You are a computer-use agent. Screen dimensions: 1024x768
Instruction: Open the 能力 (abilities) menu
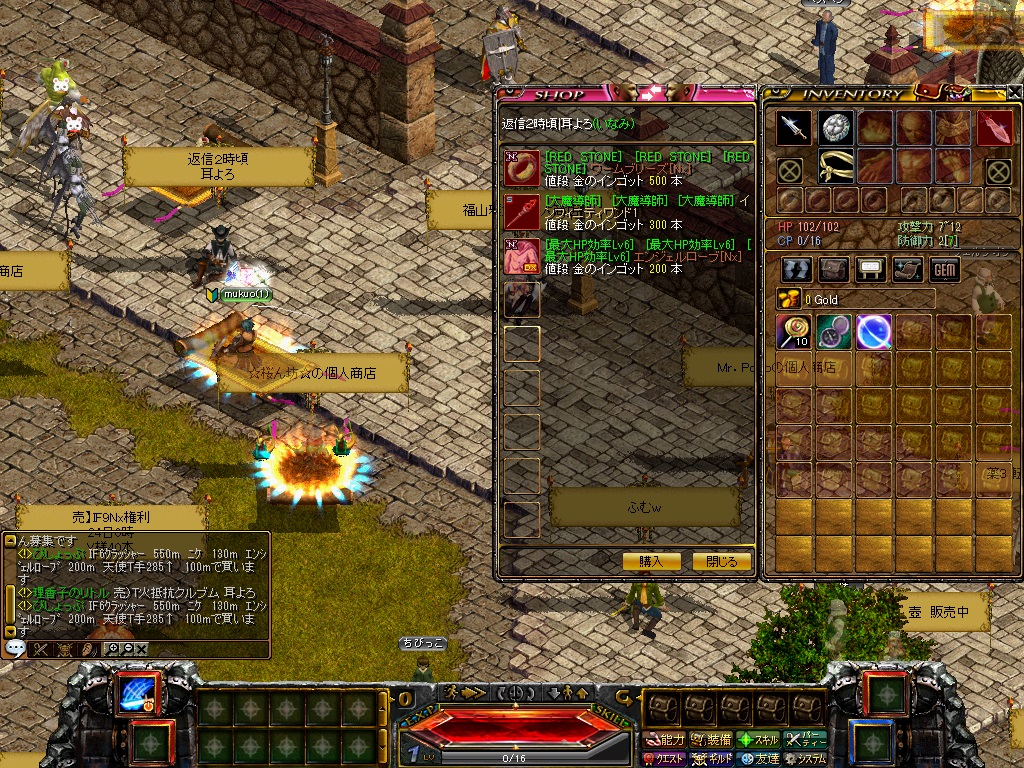click(x=664, y=740)
